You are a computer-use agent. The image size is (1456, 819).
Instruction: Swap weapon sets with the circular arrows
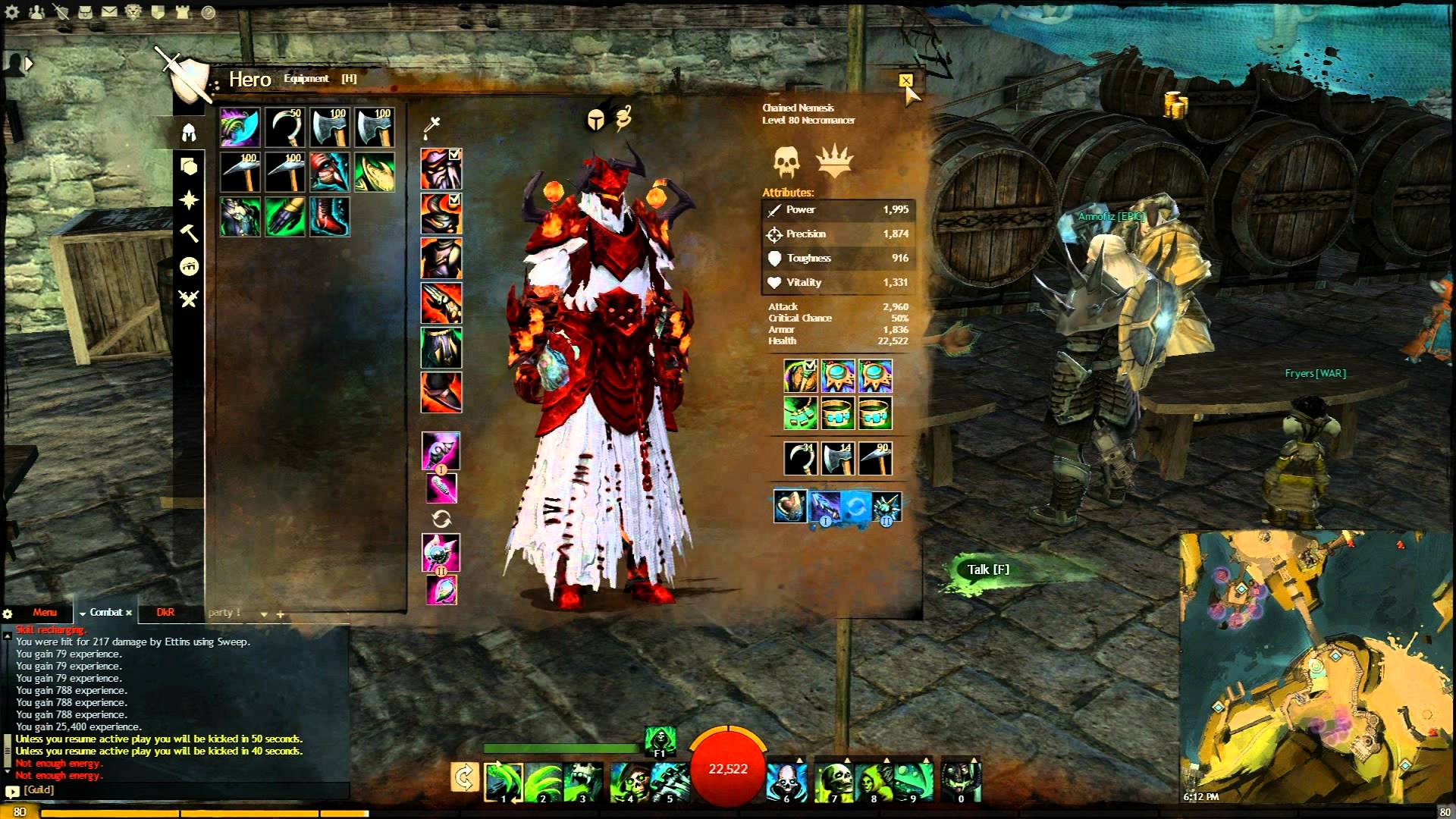441,519
